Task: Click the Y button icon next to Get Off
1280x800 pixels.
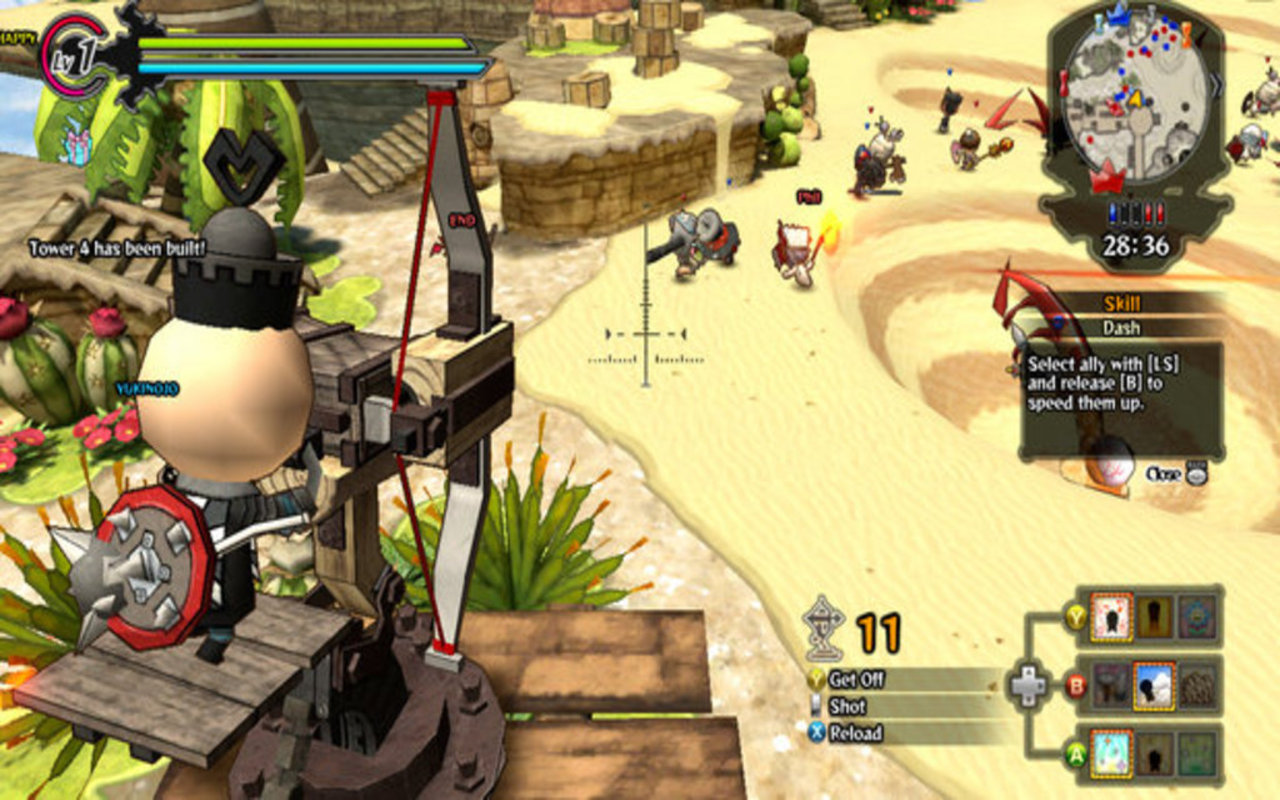Action: point(816,679)
